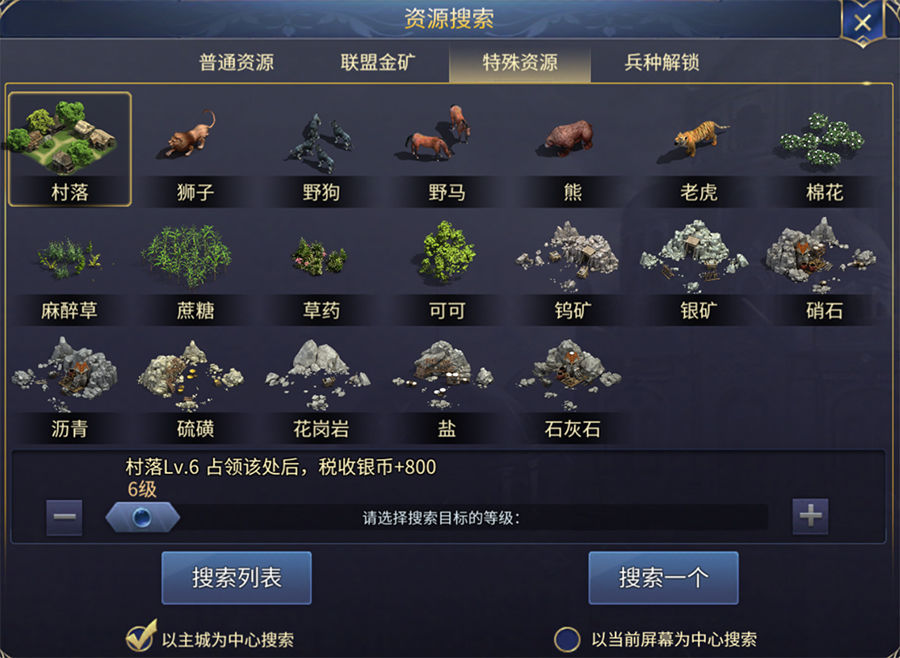
Task: Click the 搜索列表 button
Action: tap(236, 578)
